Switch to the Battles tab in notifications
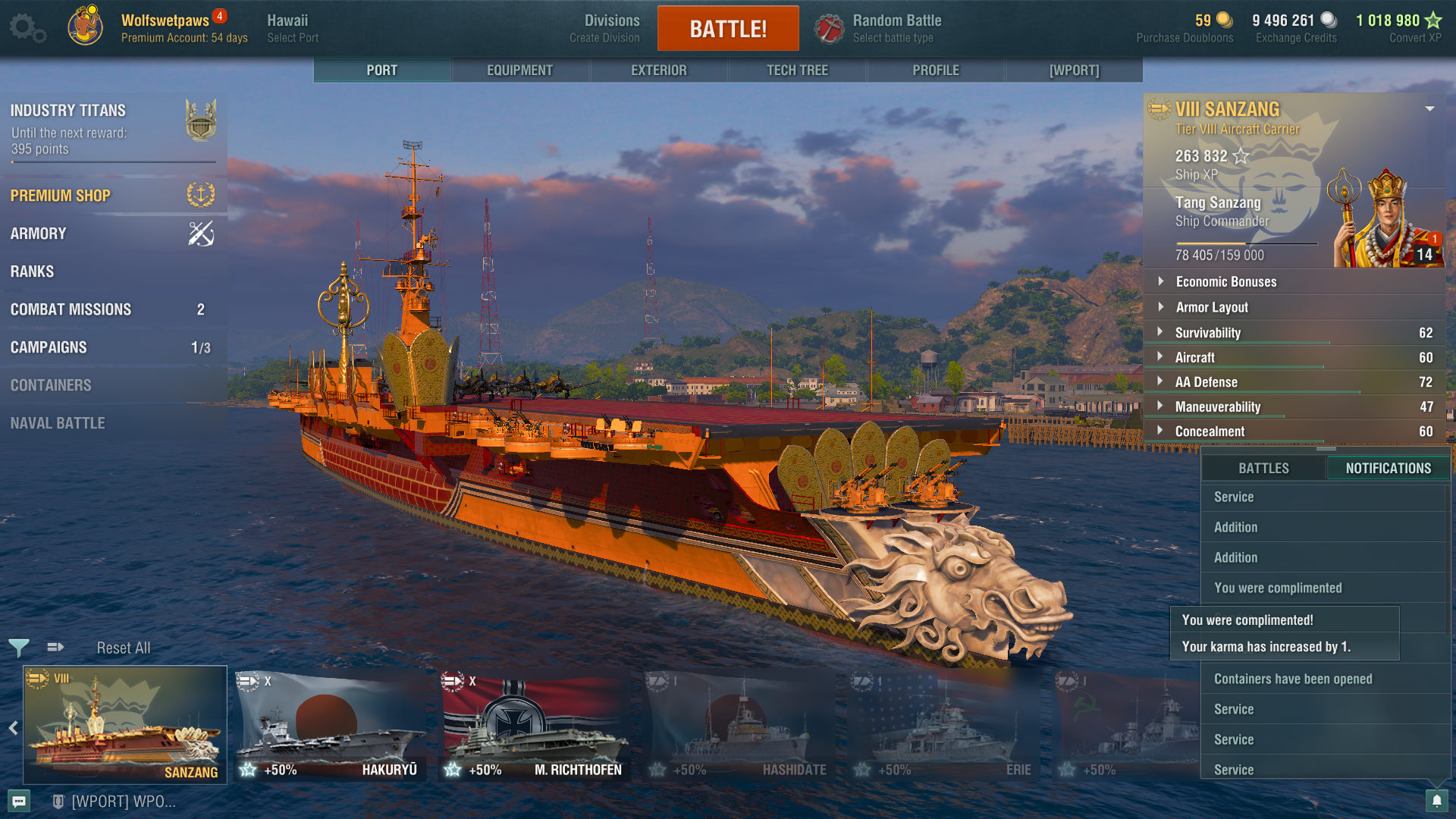Image resolution: width=1456 pixels, height=819 pixels. point(1263,469)
